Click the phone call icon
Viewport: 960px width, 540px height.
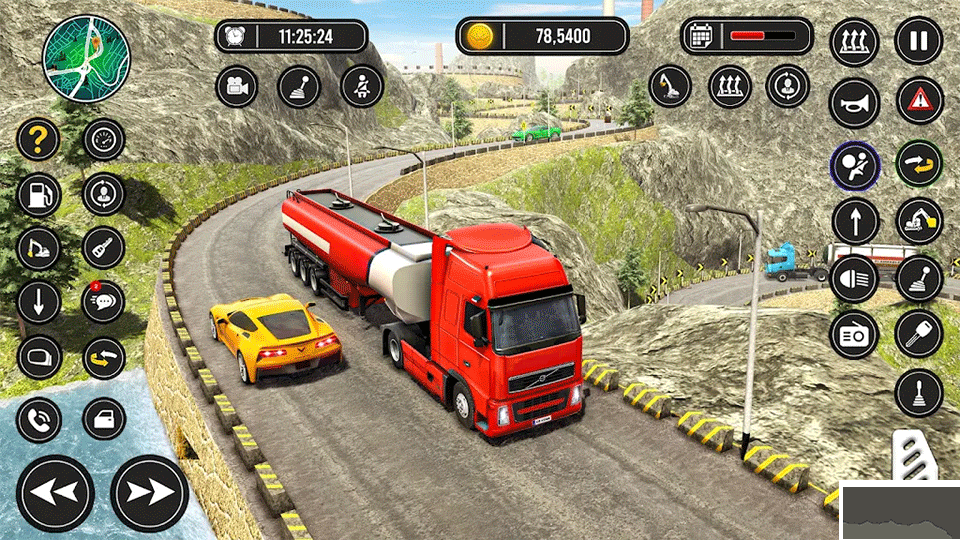(x=38, y=419)
